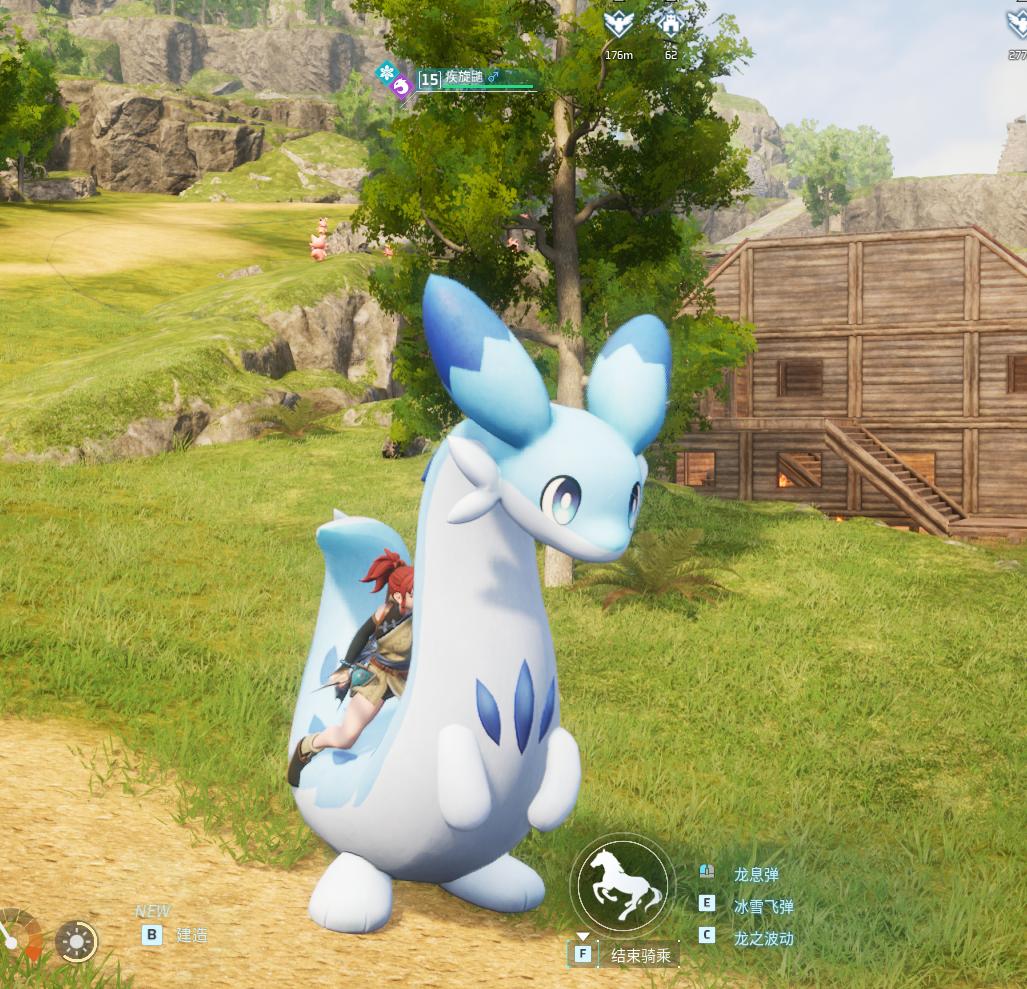Open the 建造 build option
The width and height of the screenshot is (1027, 989).
(191, 935)
